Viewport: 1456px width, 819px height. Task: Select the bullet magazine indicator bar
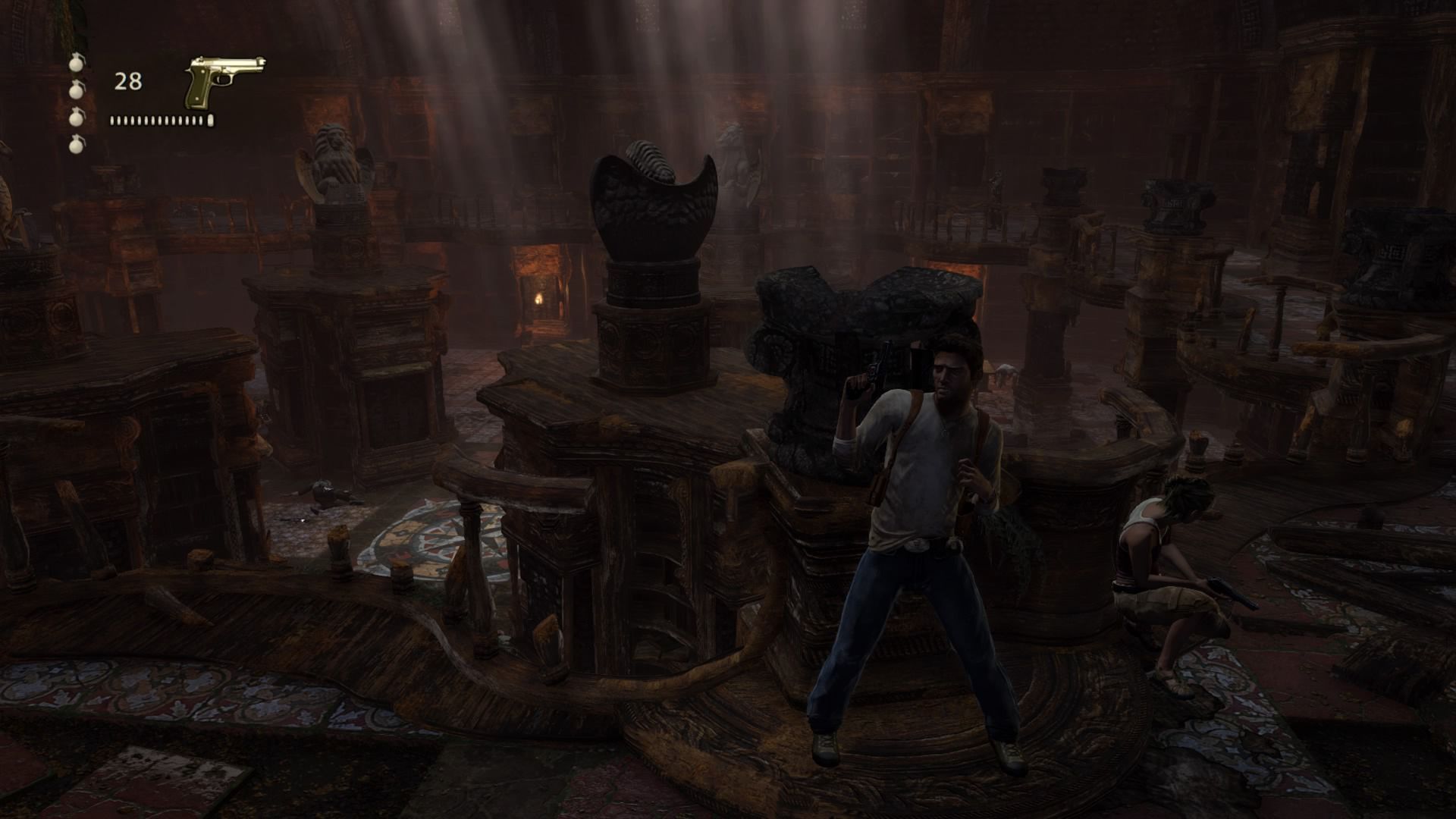(x=159, y=118)
